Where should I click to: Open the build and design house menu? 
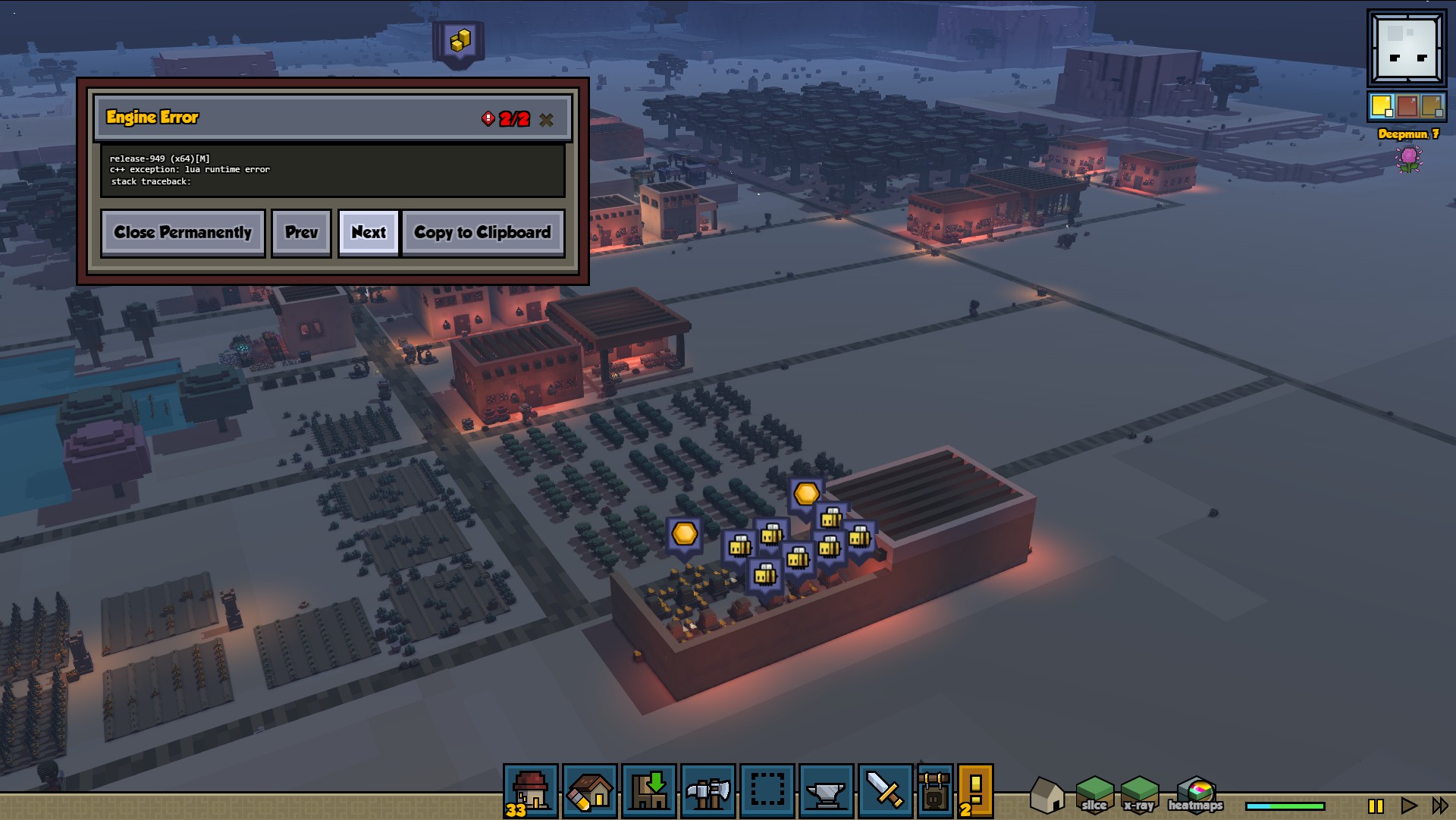point(590,791)
